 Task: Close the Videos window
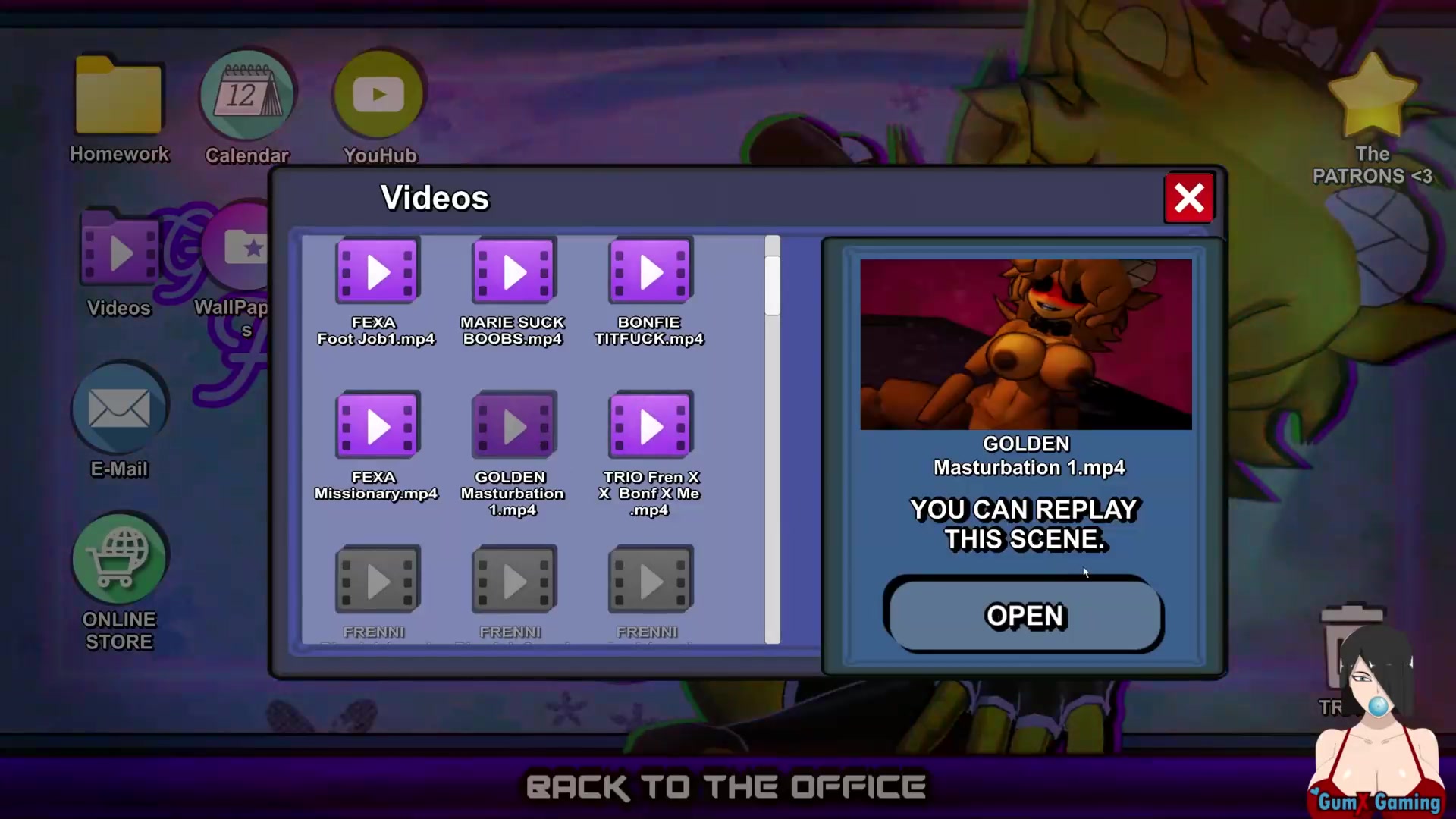(1188, 199)
